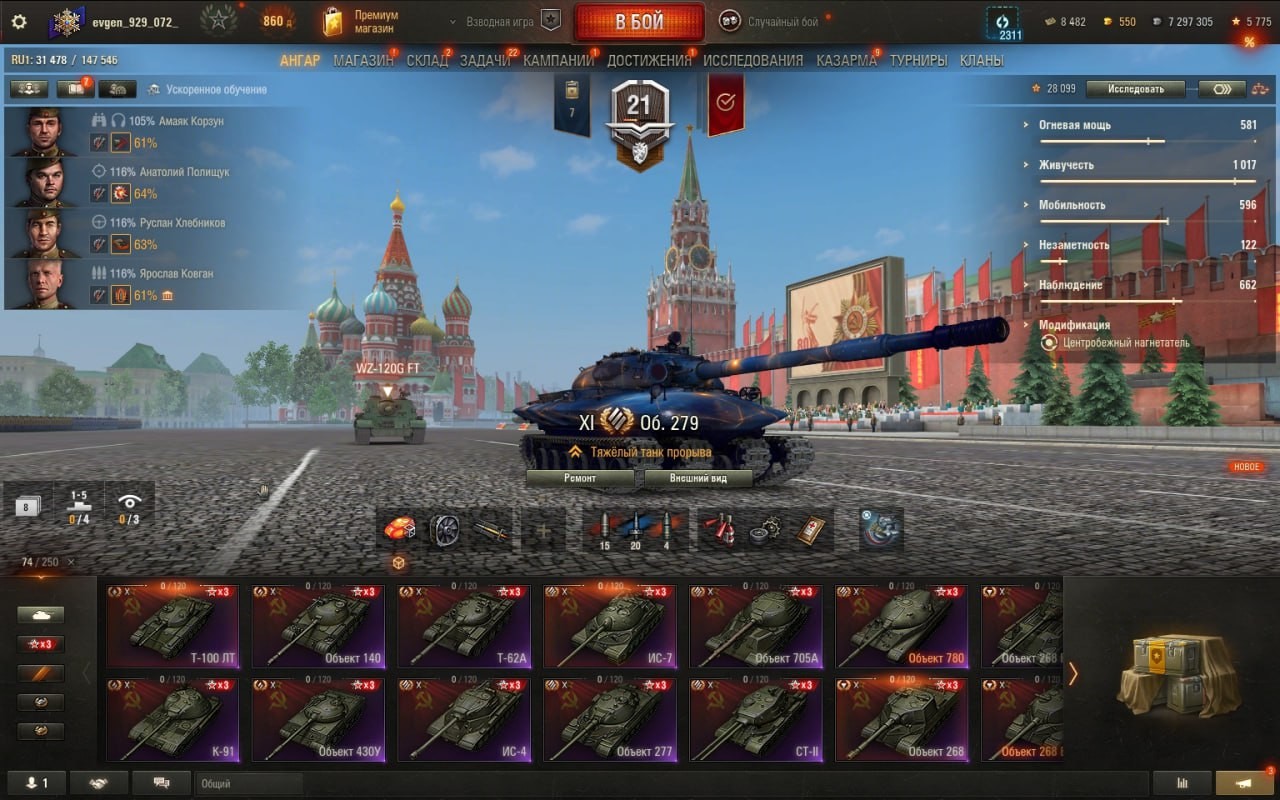Select the Объект 140 tank

coord(317,627)
